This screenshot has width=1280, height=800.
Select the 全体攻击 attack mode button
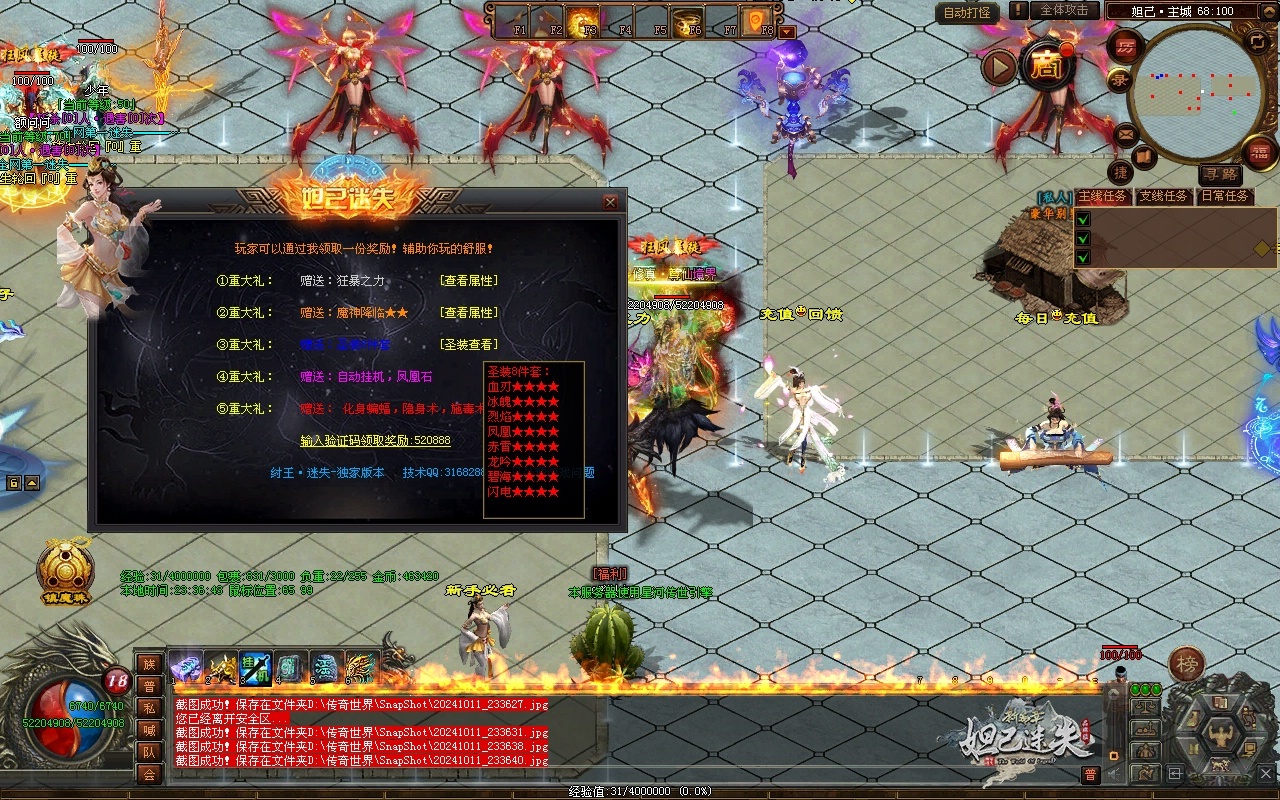(1064, 10)
